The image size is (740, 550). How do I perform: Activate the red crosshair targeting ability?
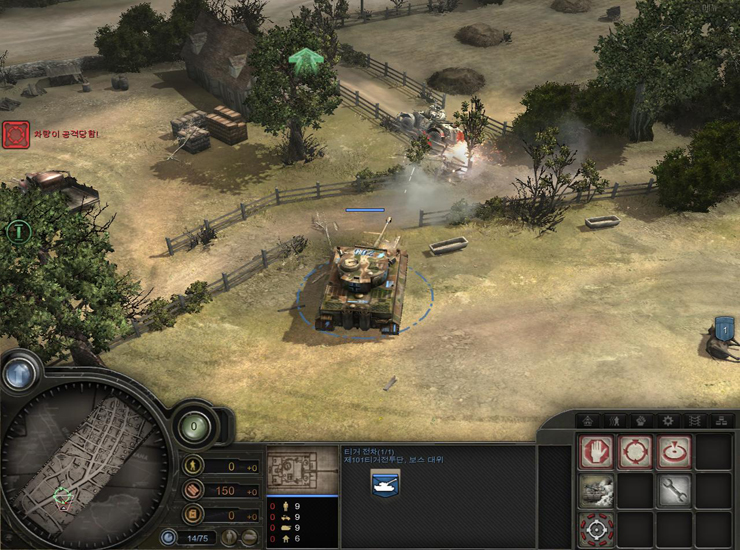click(x=596, y=528)
